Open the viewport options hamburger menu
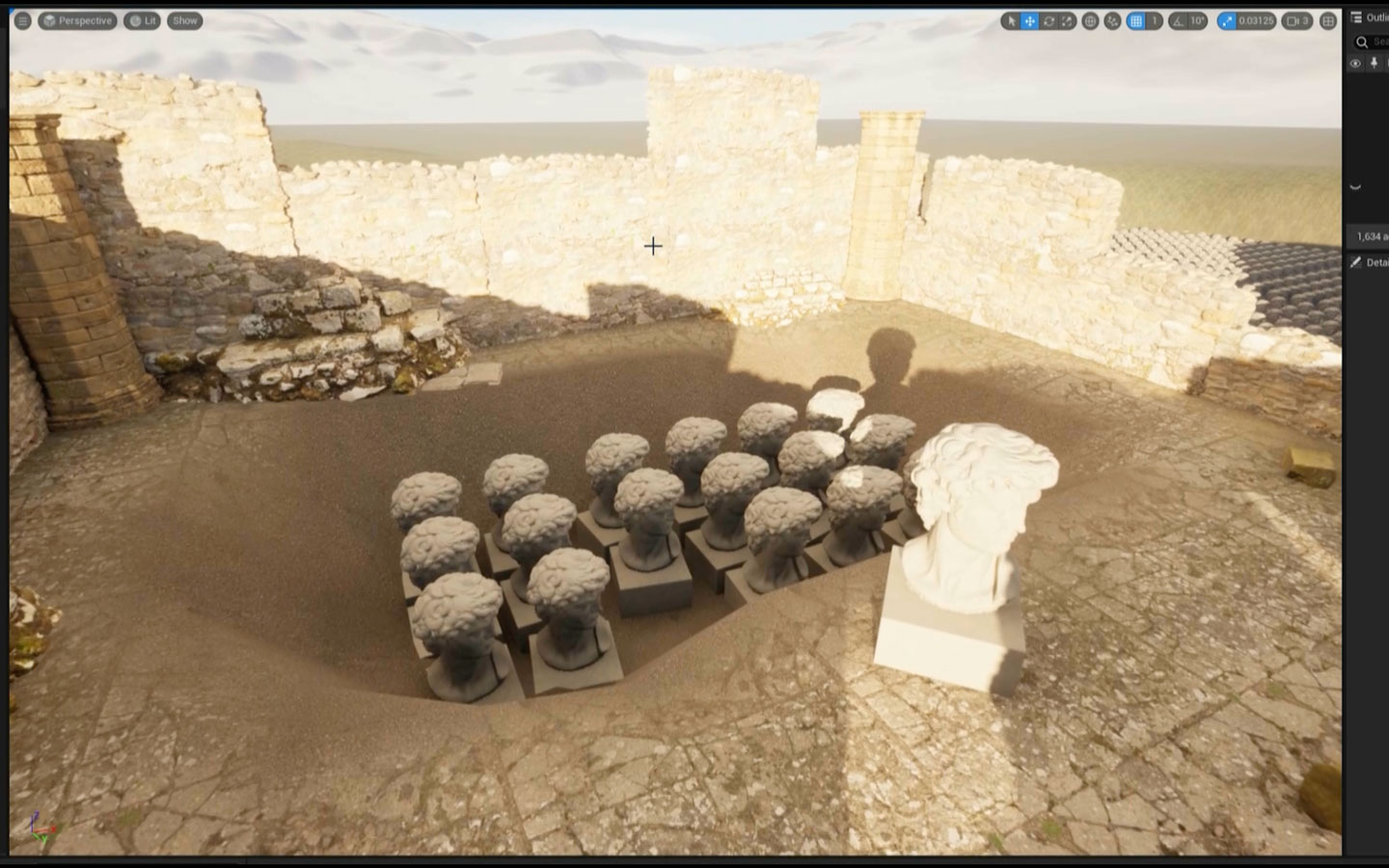 click(x=21, y=20)
